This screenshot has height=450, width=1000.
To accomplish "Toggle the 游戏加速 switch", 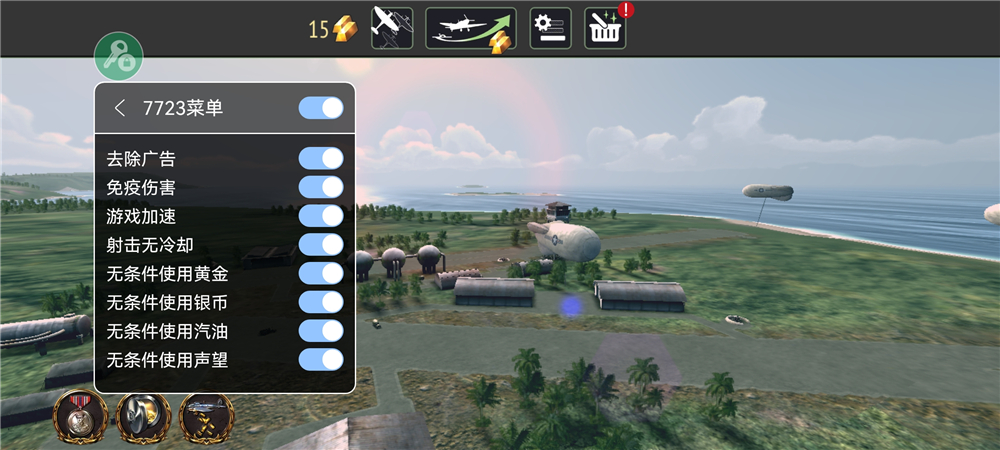I will [x=321, y=216].
